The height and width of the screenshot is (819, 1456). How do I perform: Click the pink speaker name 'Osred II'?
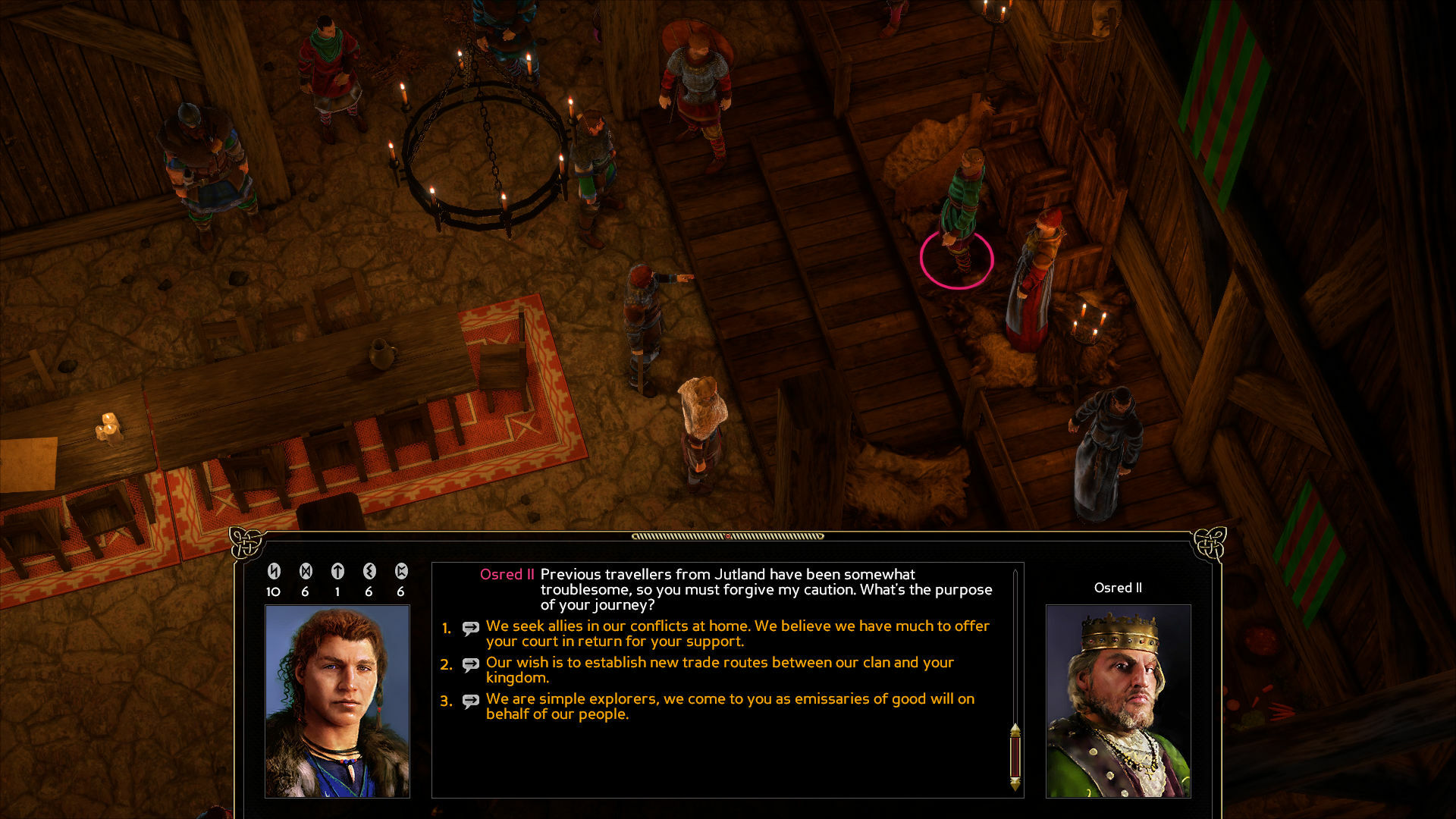507,575
